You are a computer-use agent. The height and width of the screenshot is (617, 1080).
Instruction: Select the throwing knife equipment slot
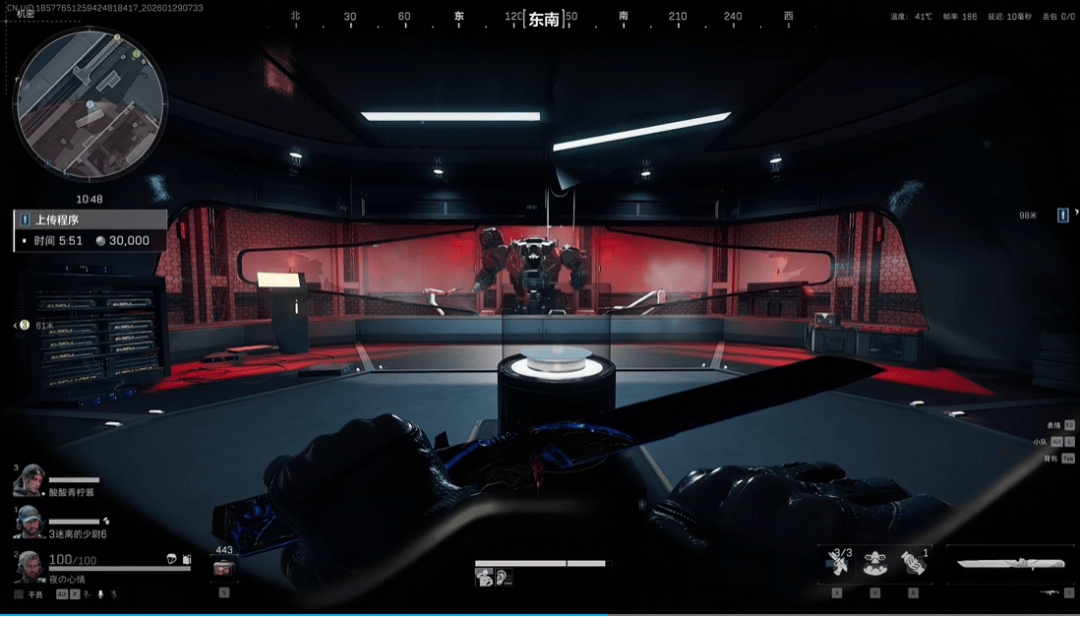[x=840, y=564]
